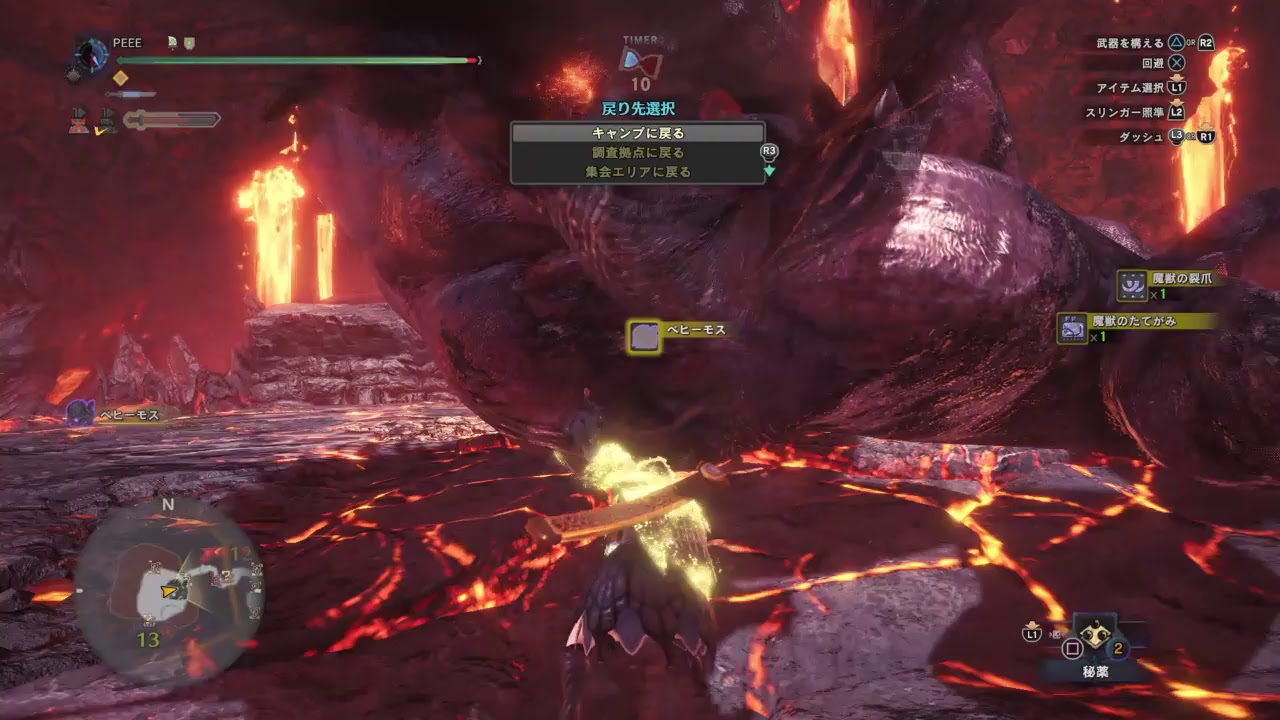Image resolution: width=1280 pixels, height=720 pixels.
Task: Choose 集会エリアに戻る from the destination list
Action: click(x=637, y=171)
